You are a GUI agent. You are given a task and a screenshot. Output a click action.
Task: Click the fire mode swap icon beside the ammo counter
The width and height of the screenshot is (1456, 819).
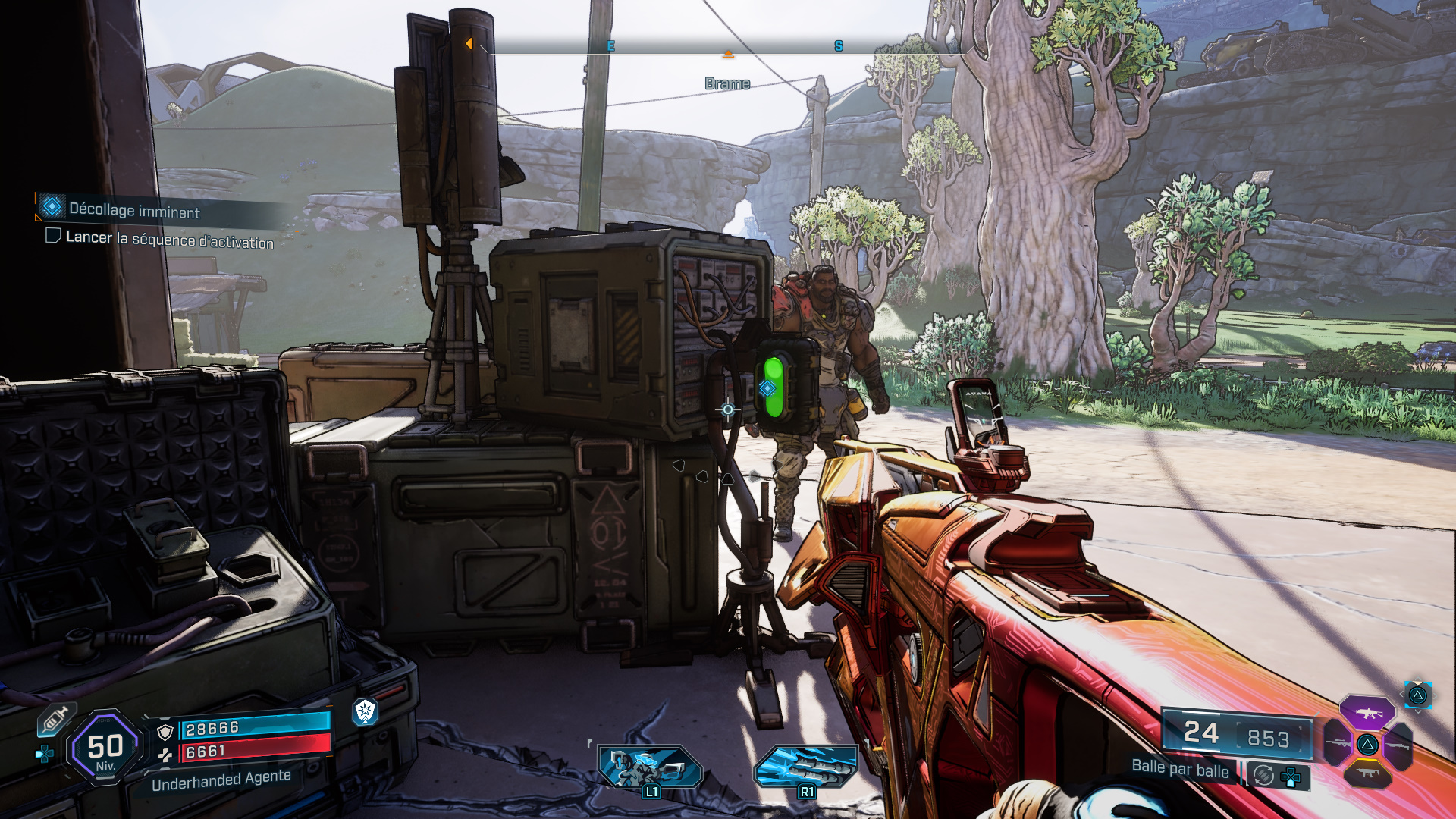click(x=1263, y=775)
